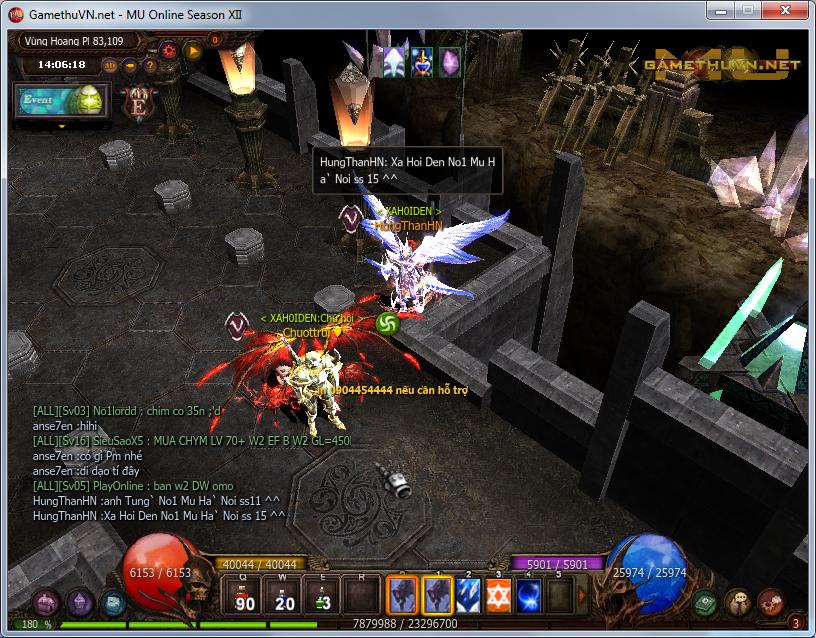Open the blue round menu icon

click(111, 602)
